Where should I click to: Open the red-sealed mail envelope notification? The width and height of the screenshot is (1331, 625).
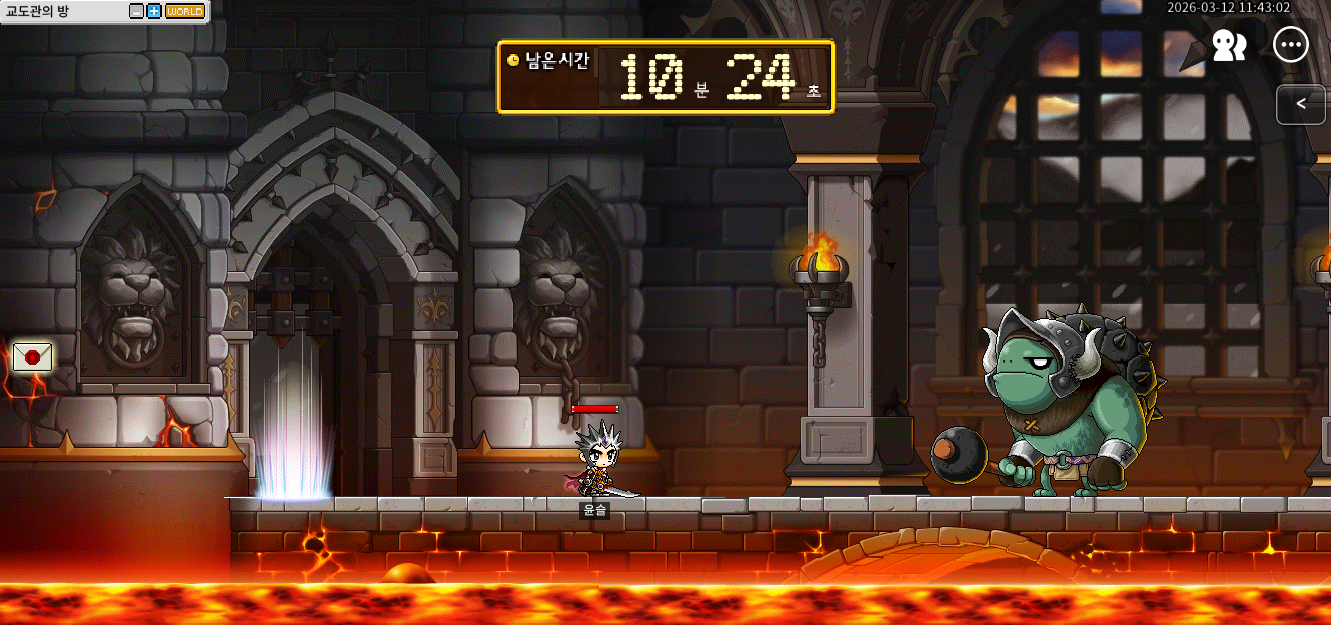(x=32, y=356)
